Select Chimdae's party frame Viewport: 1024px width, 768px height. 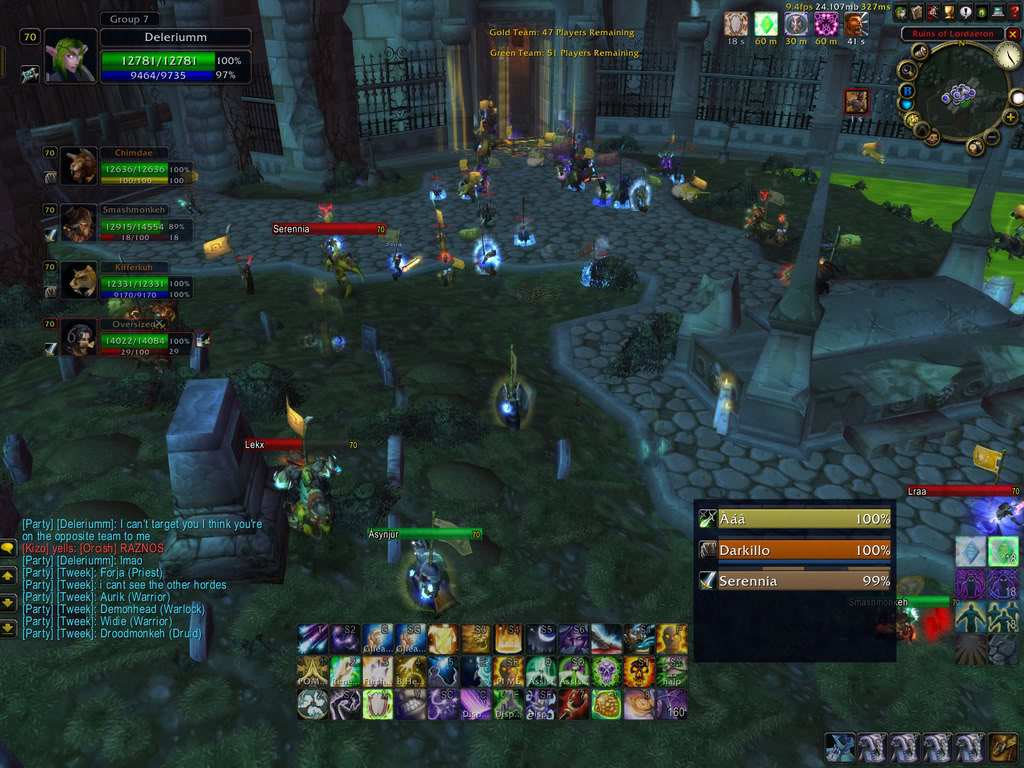point(81,167)
